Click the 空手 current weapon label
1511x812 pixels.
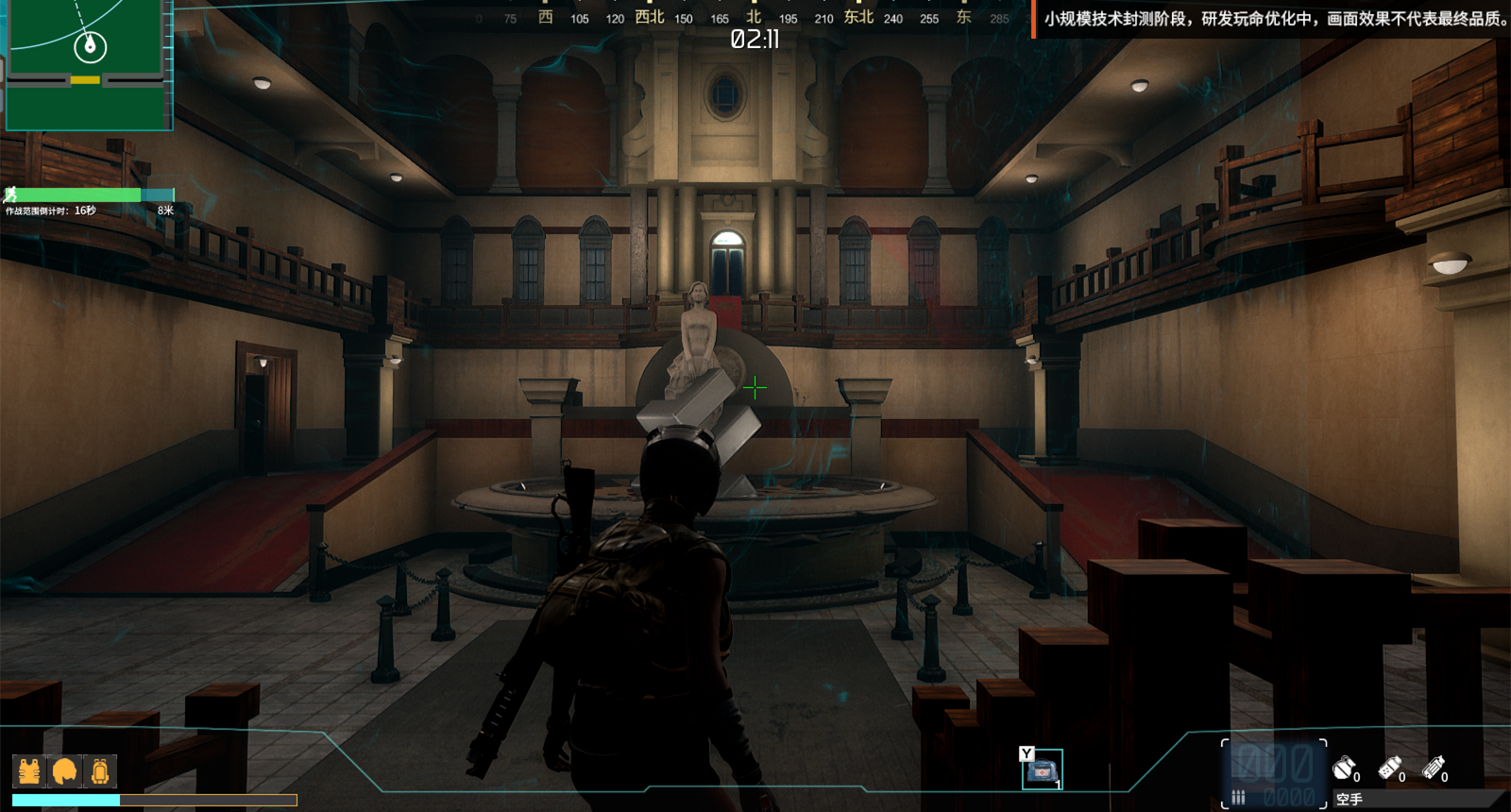1350,800
